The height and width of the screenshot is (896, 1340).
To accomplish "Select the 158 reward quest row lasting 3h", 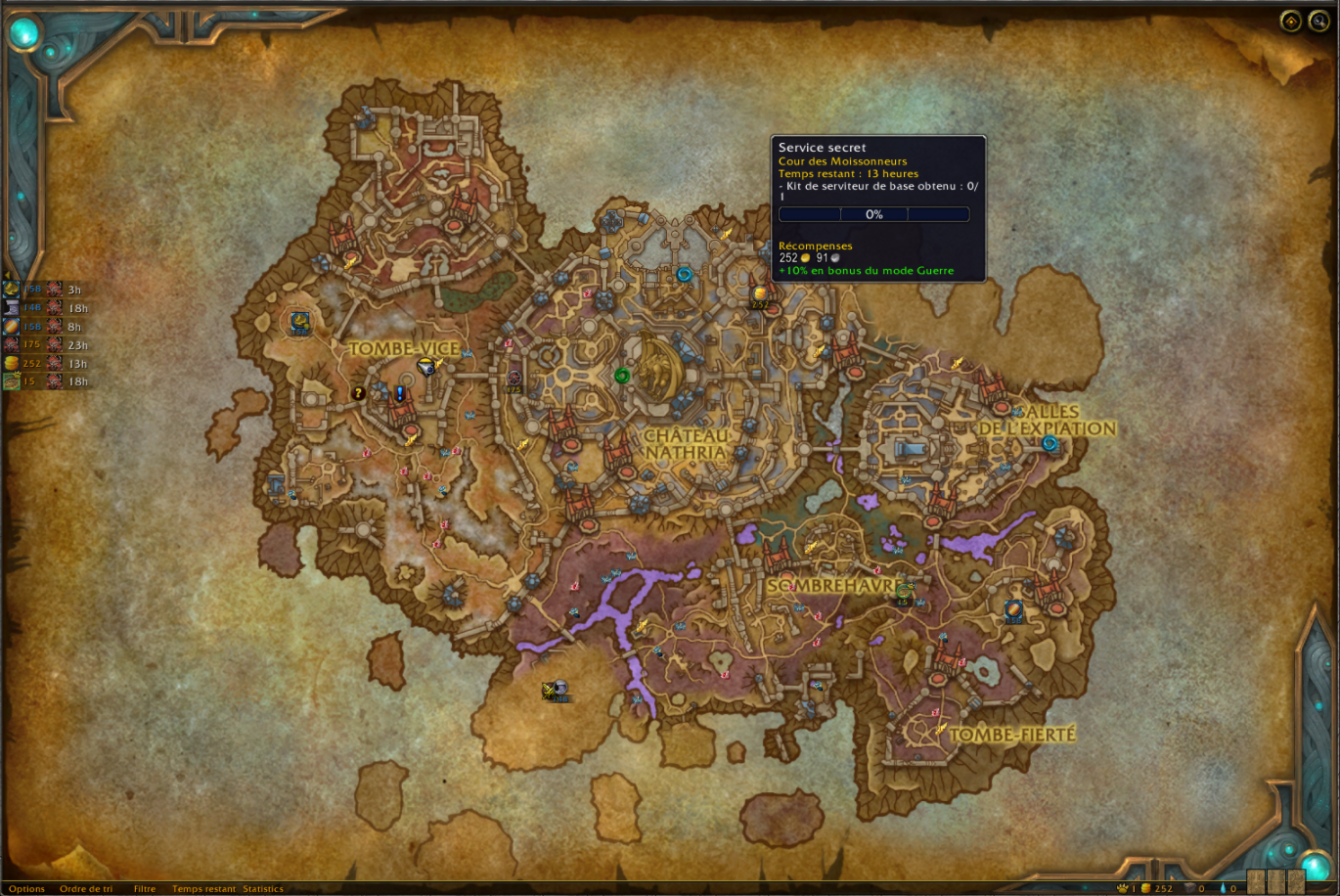I will (46, 290).
